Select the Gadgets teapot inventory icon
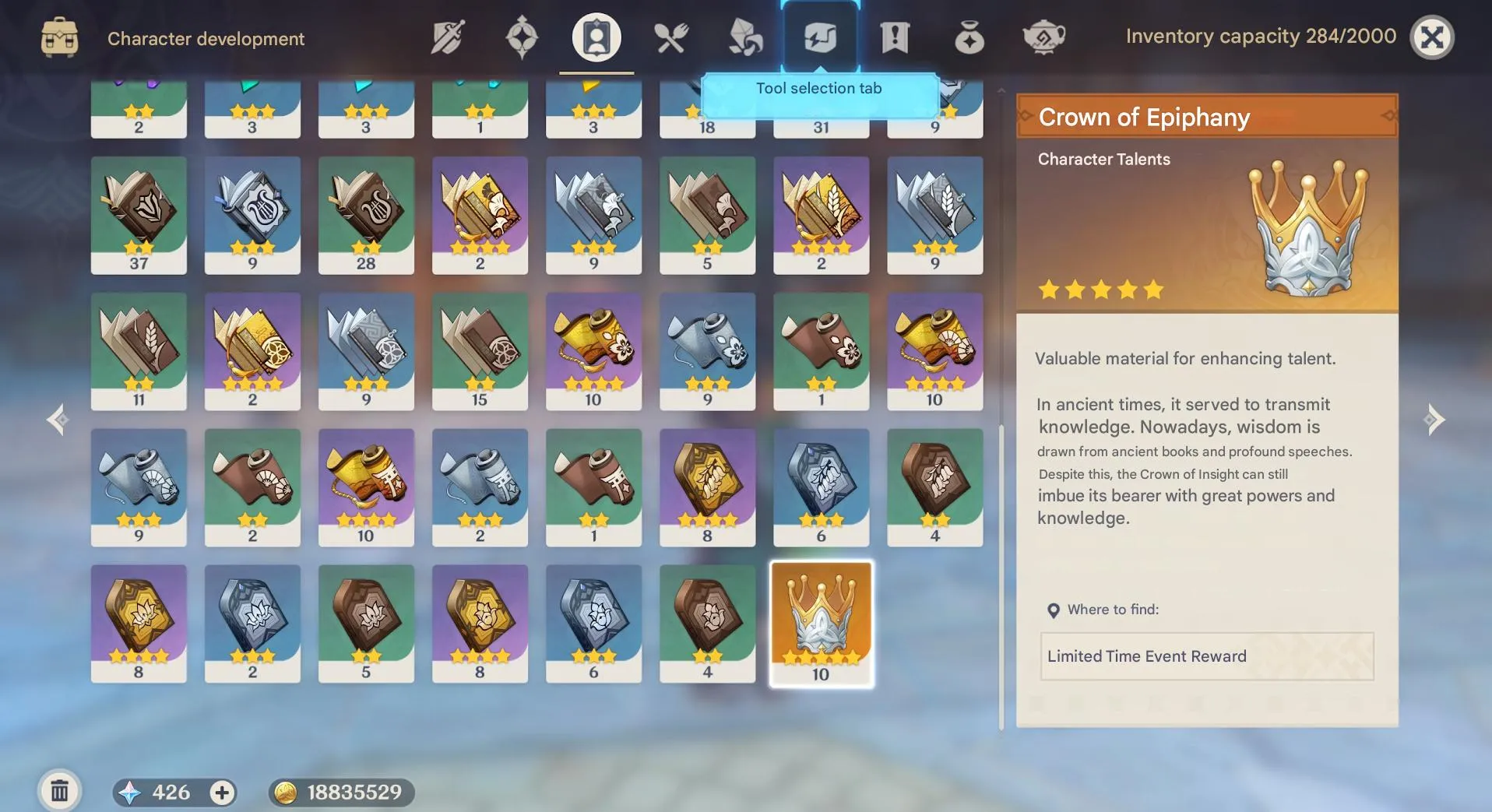This screenshot has height=812, width=1492. point(1044,37)
